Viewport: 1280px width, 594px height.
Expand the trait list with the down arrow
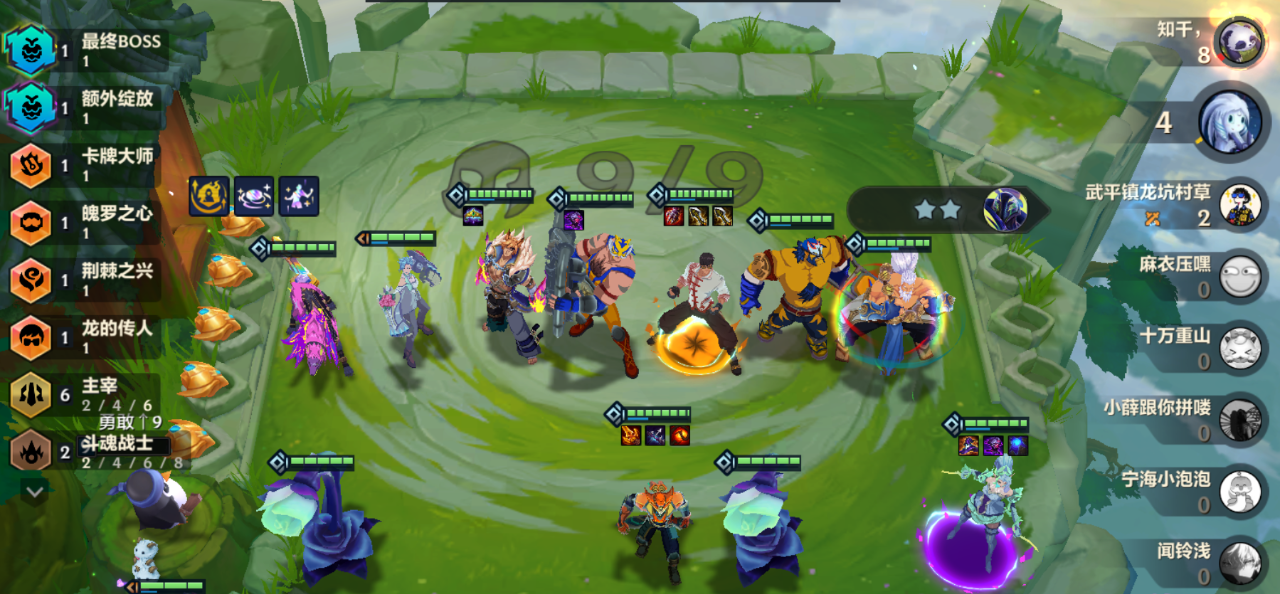pos(35,491)
